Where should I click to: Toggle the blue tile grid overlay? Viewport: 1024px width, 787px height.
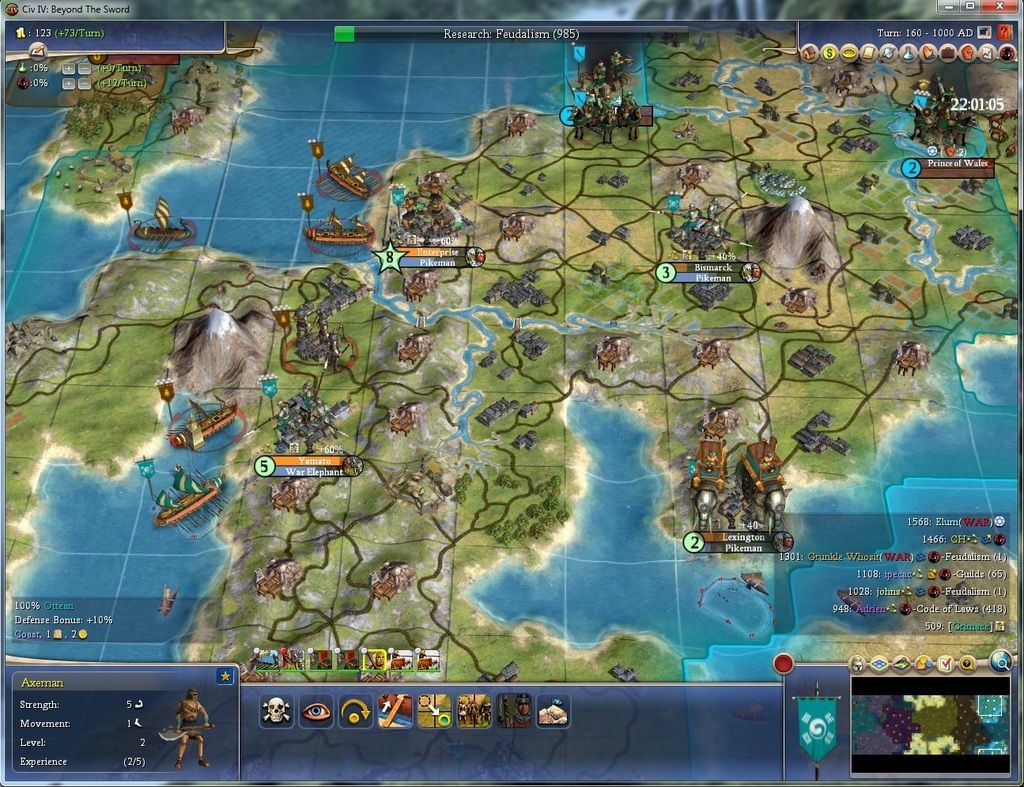tap(877, 663)
